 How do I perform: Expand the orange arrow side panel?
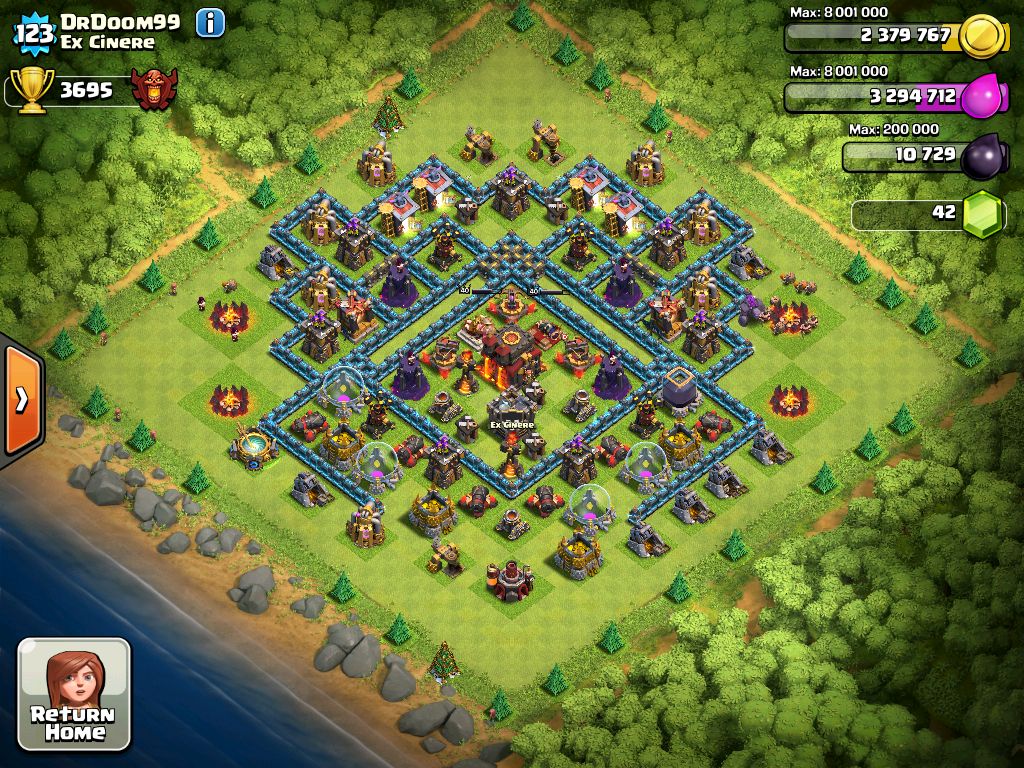(21, 400)
